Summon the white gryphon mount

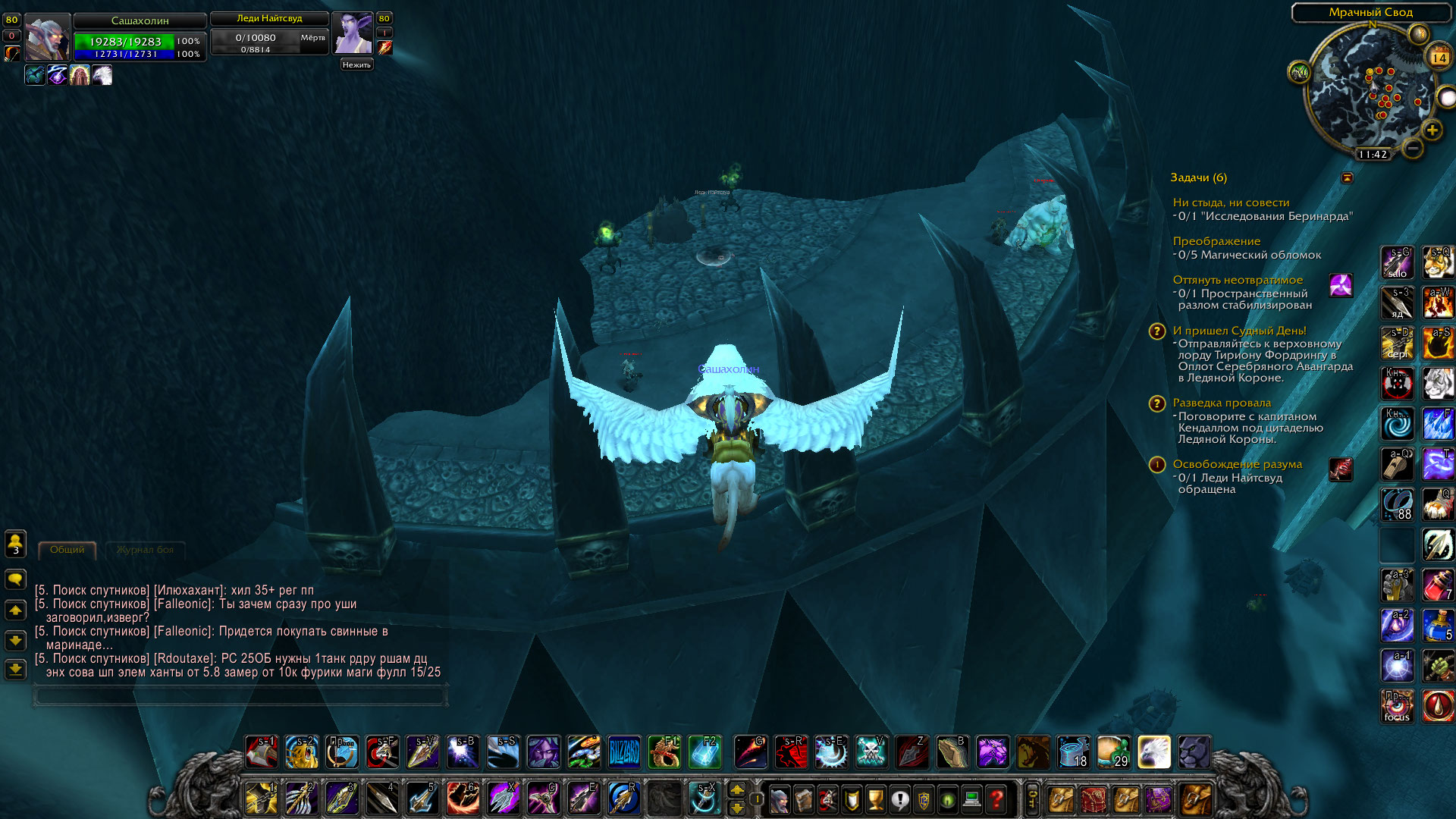[x=1153, y=752]
